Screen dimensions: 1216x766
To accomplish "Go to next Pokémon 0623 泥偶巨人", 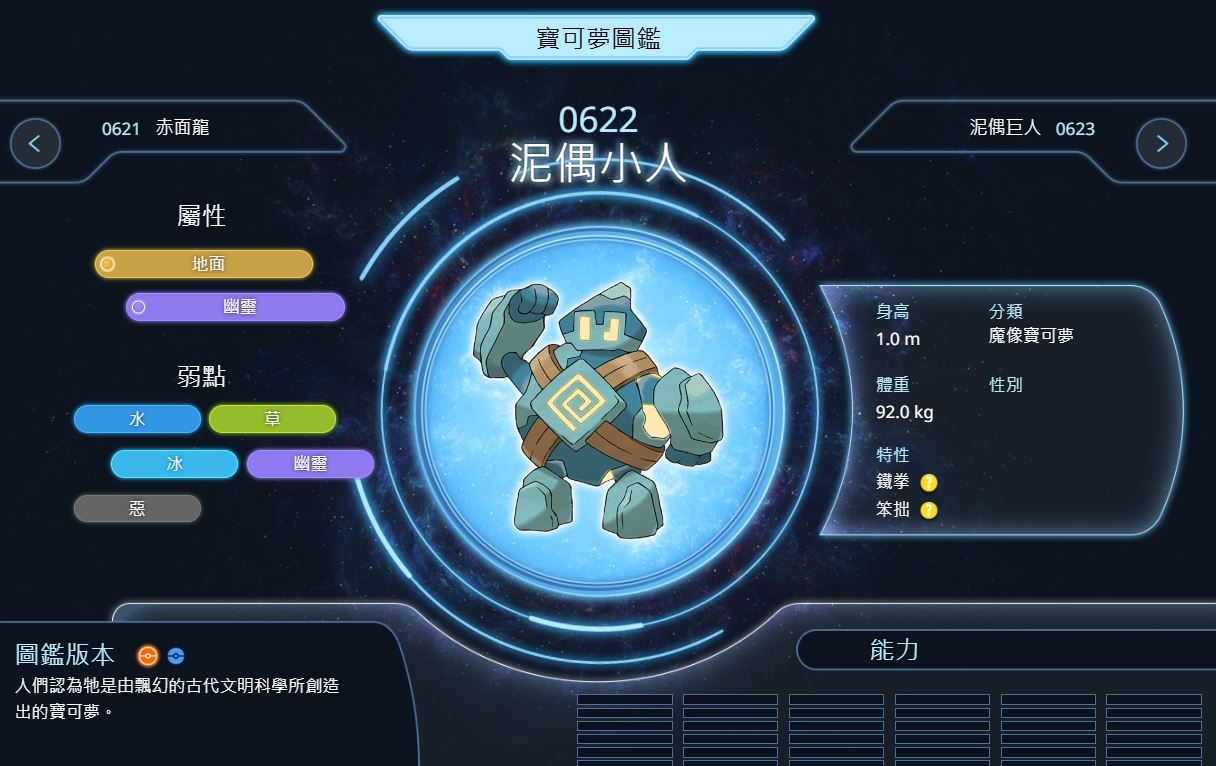I will pos(1161,143).
